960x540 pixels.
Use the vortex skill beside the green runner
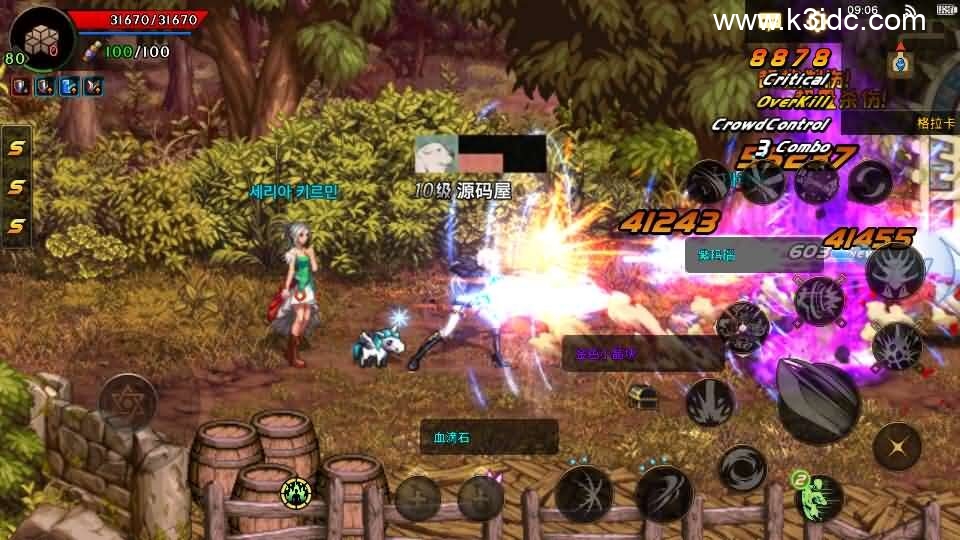[x=742, y=468]
